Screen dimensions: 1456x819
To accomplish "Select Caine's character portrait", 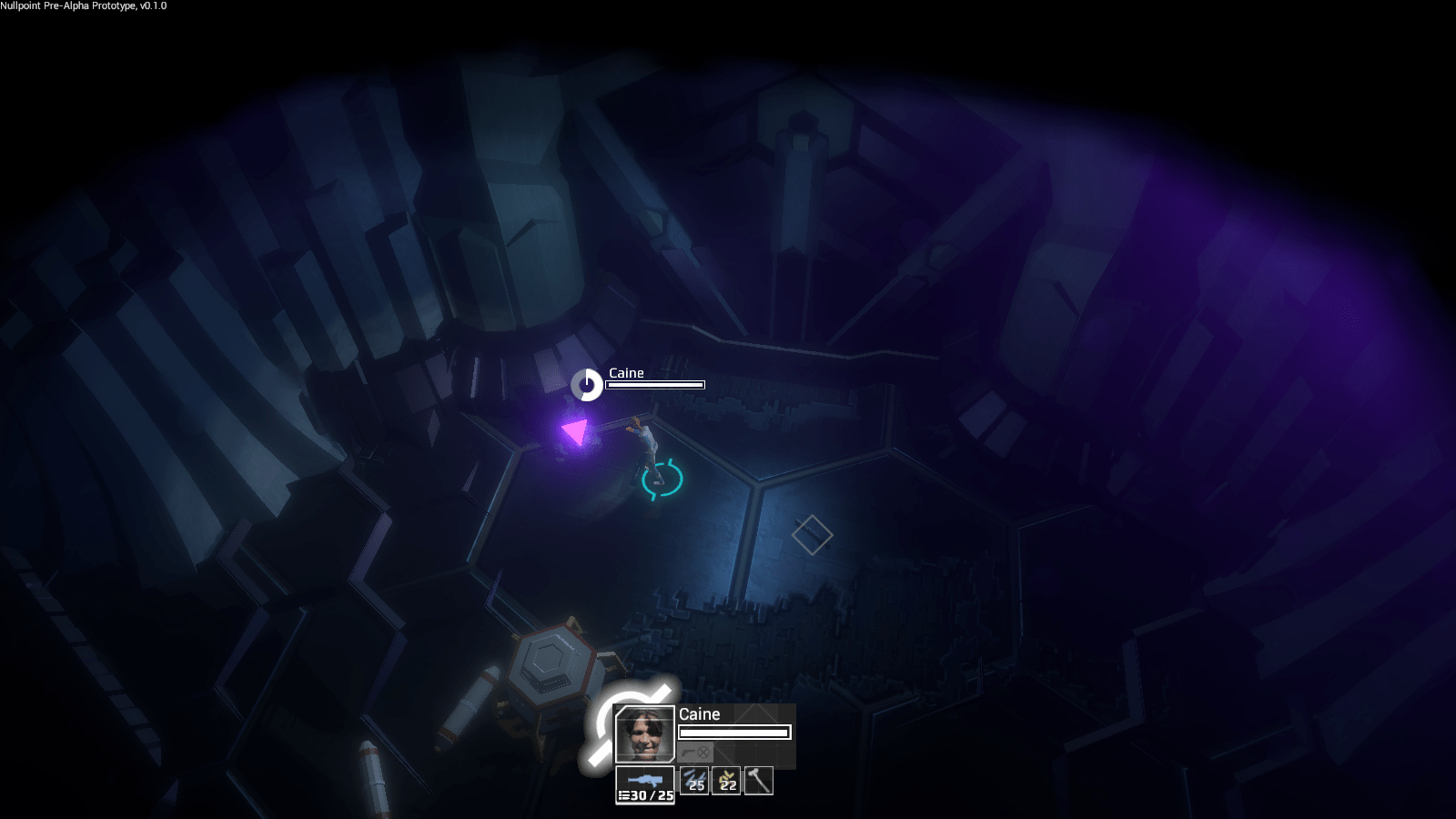I will tap(644, 734).
